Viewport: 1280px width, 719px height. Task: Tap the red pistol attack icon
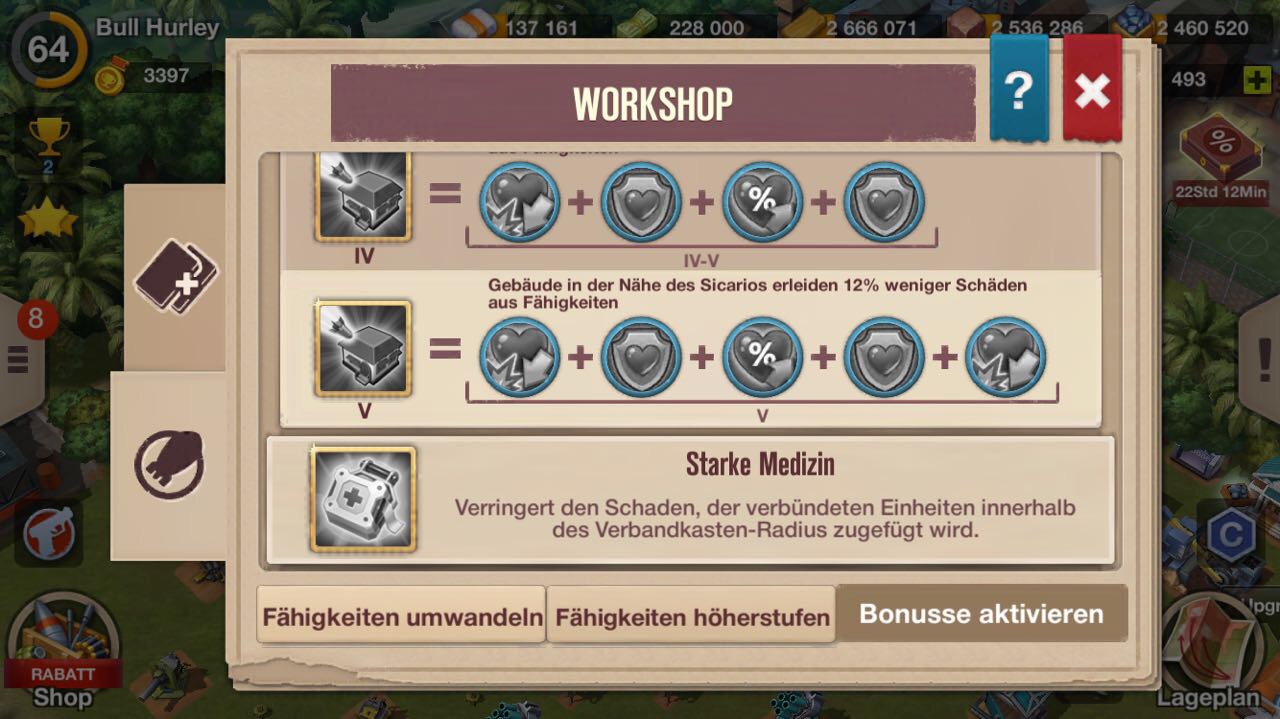point(49,533)
